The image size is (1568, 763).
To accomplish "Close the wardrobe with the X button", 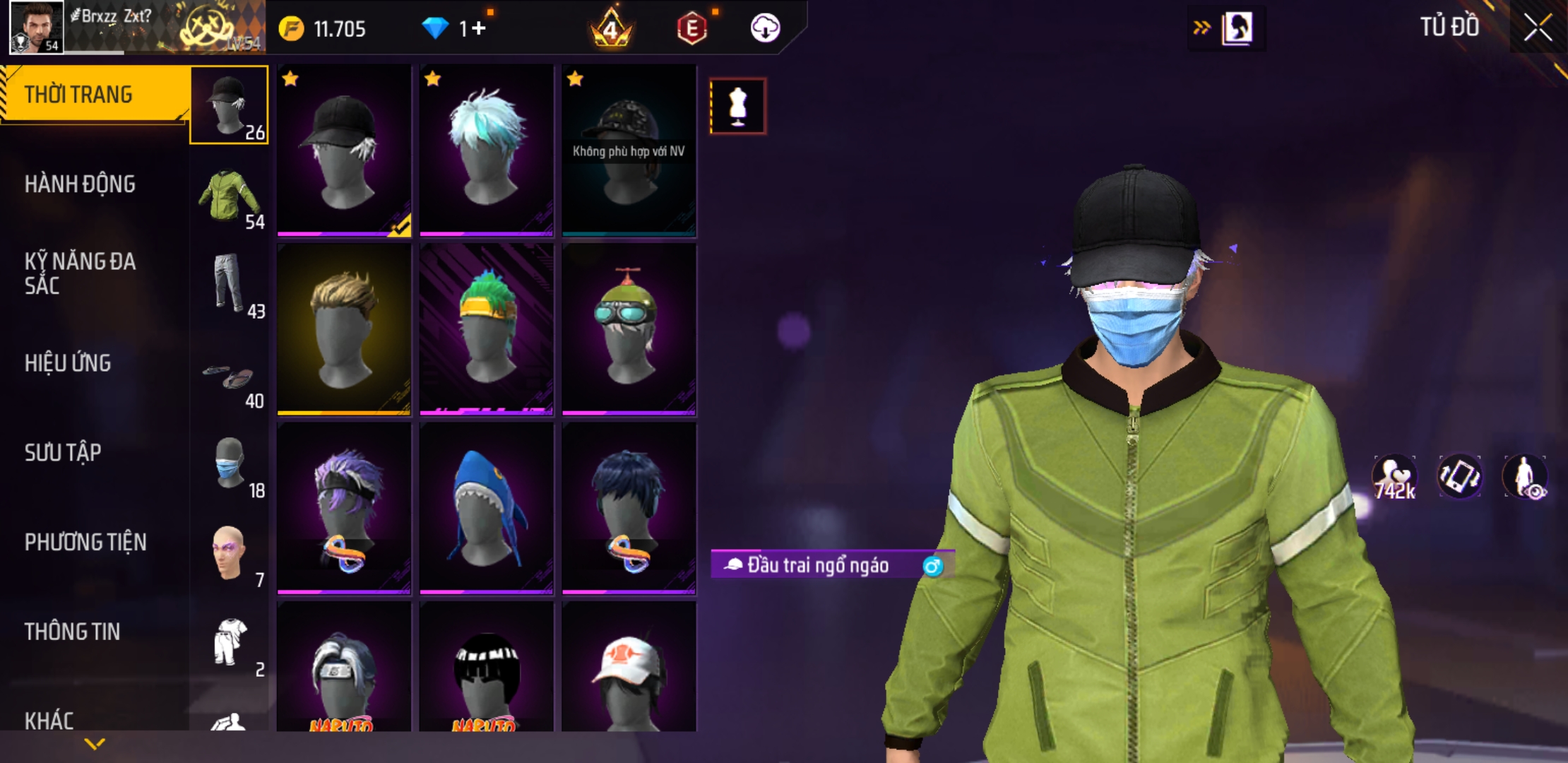I will point(1537,28).
